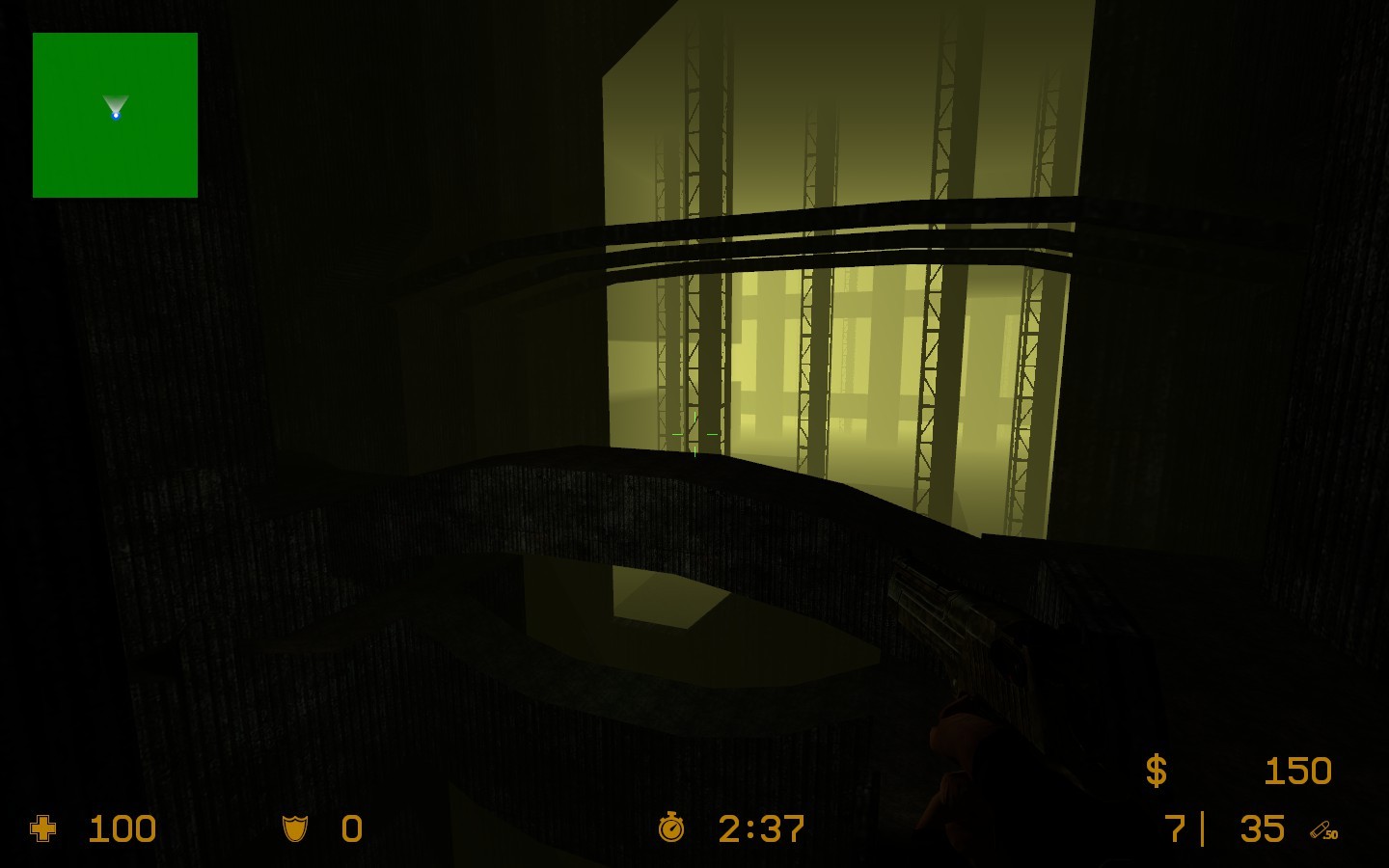Click the green crosshair at screen center

[696, 434]
